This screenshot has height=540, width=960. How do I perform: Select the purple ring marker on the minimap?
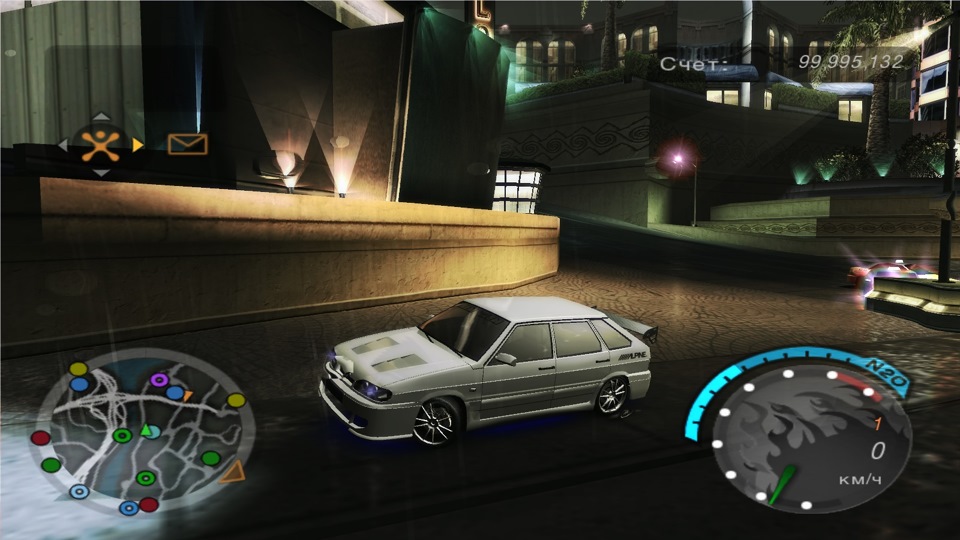pos(158,380)
